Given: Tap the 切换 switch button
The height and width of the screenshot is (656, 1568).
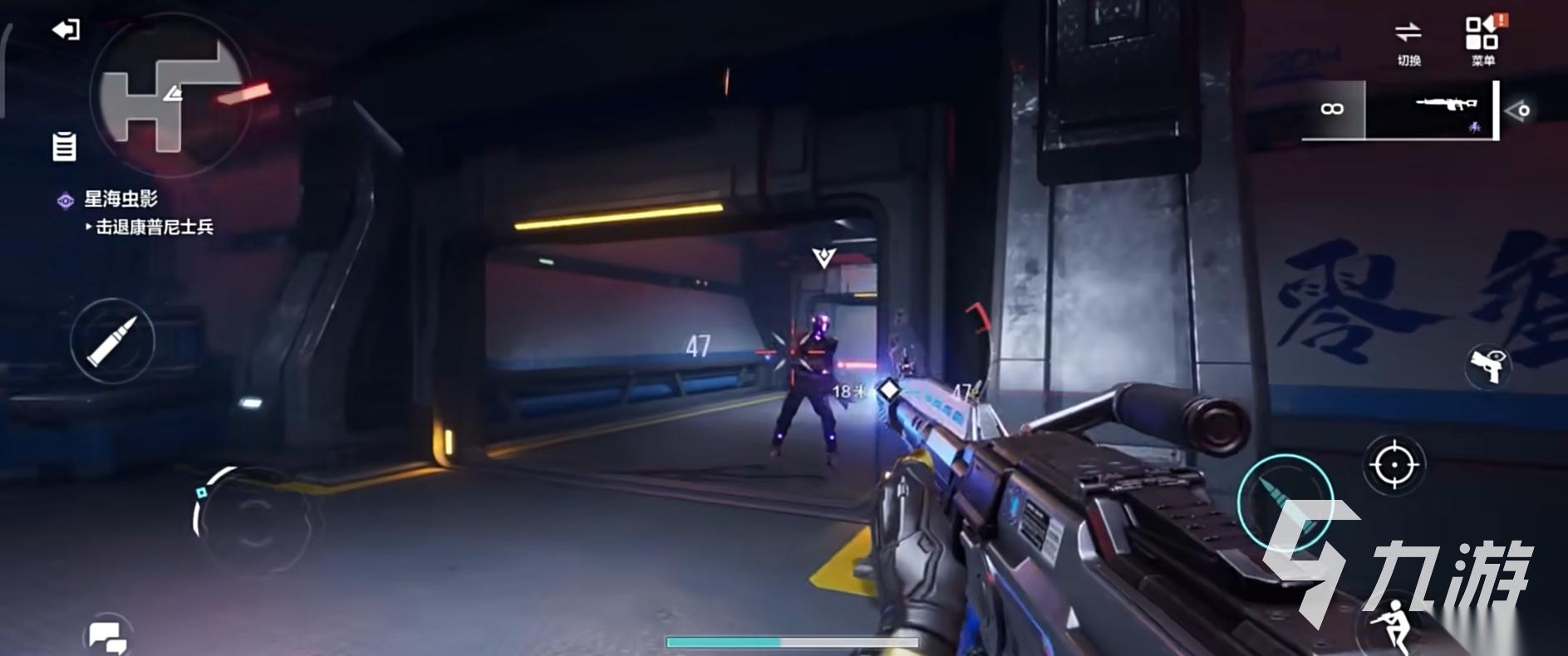Looking at the screenshot, I should (x=1408, y=42).
